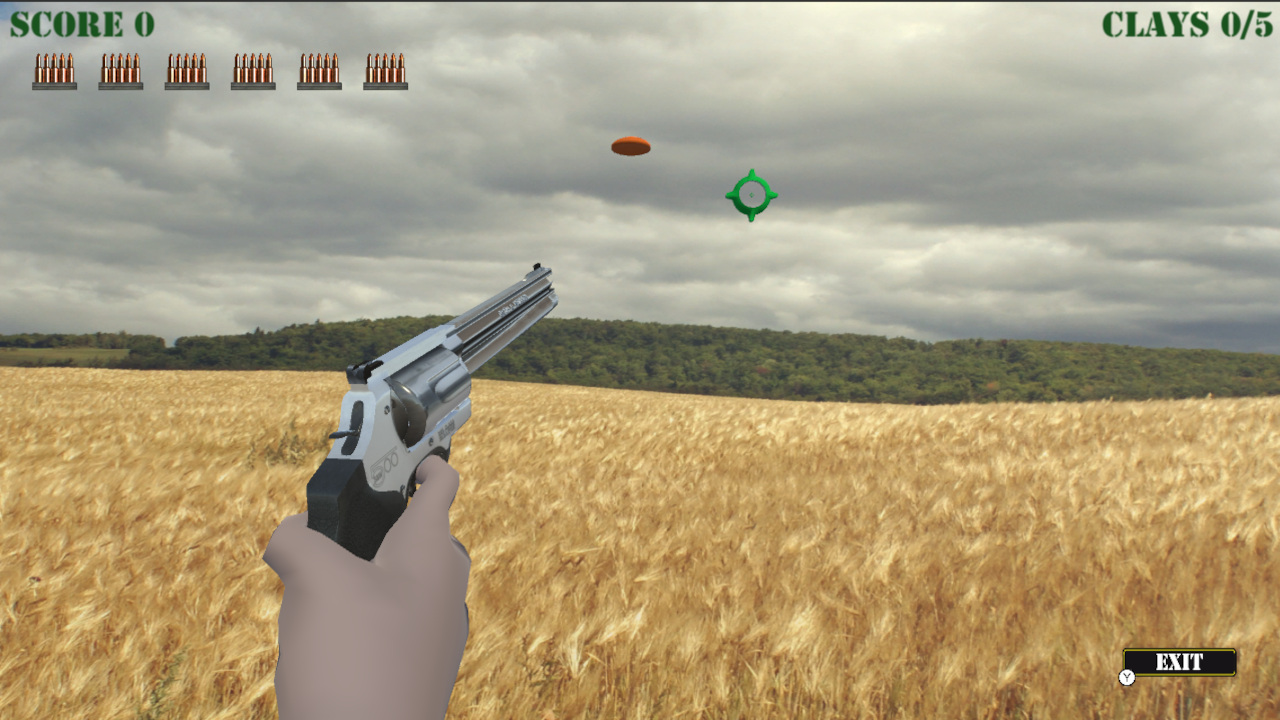Select the fifth ammo clip icon
This screenshot has width=1280, height=720.
[x=319, y=70]
